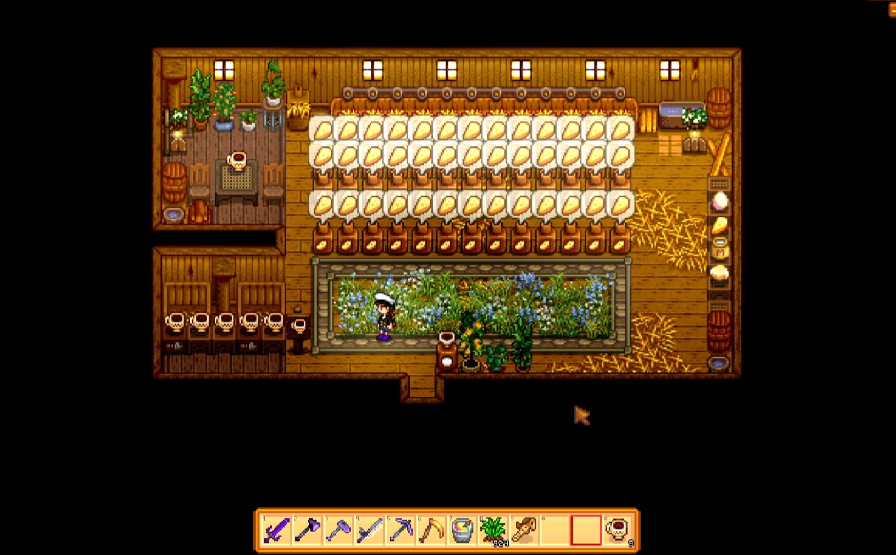Select the gray blade weapon slot
Viewport: 896px width, 555px height.
coord(369,530)
